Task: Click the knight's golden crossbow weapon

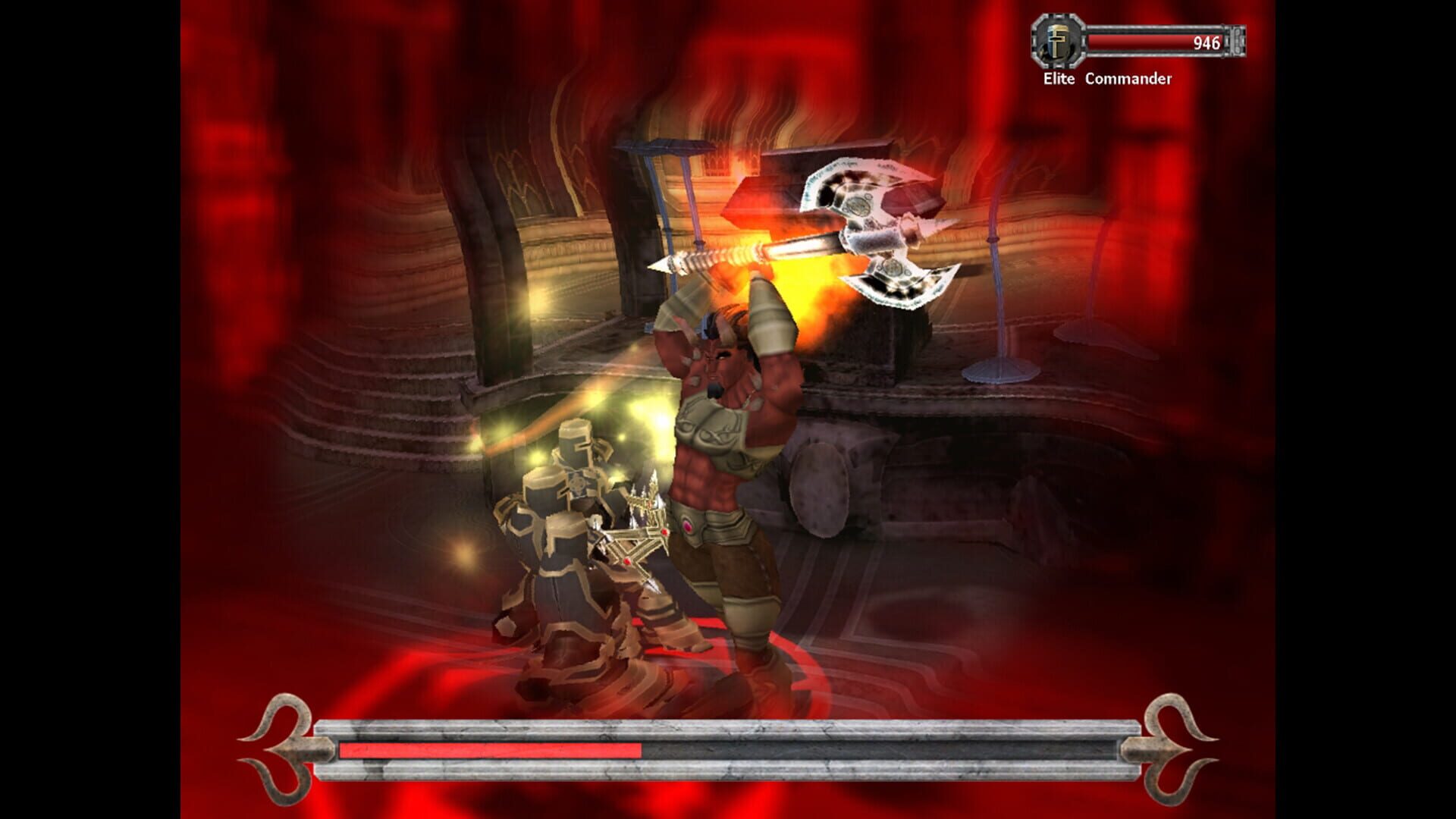Action: click(637, 538)
